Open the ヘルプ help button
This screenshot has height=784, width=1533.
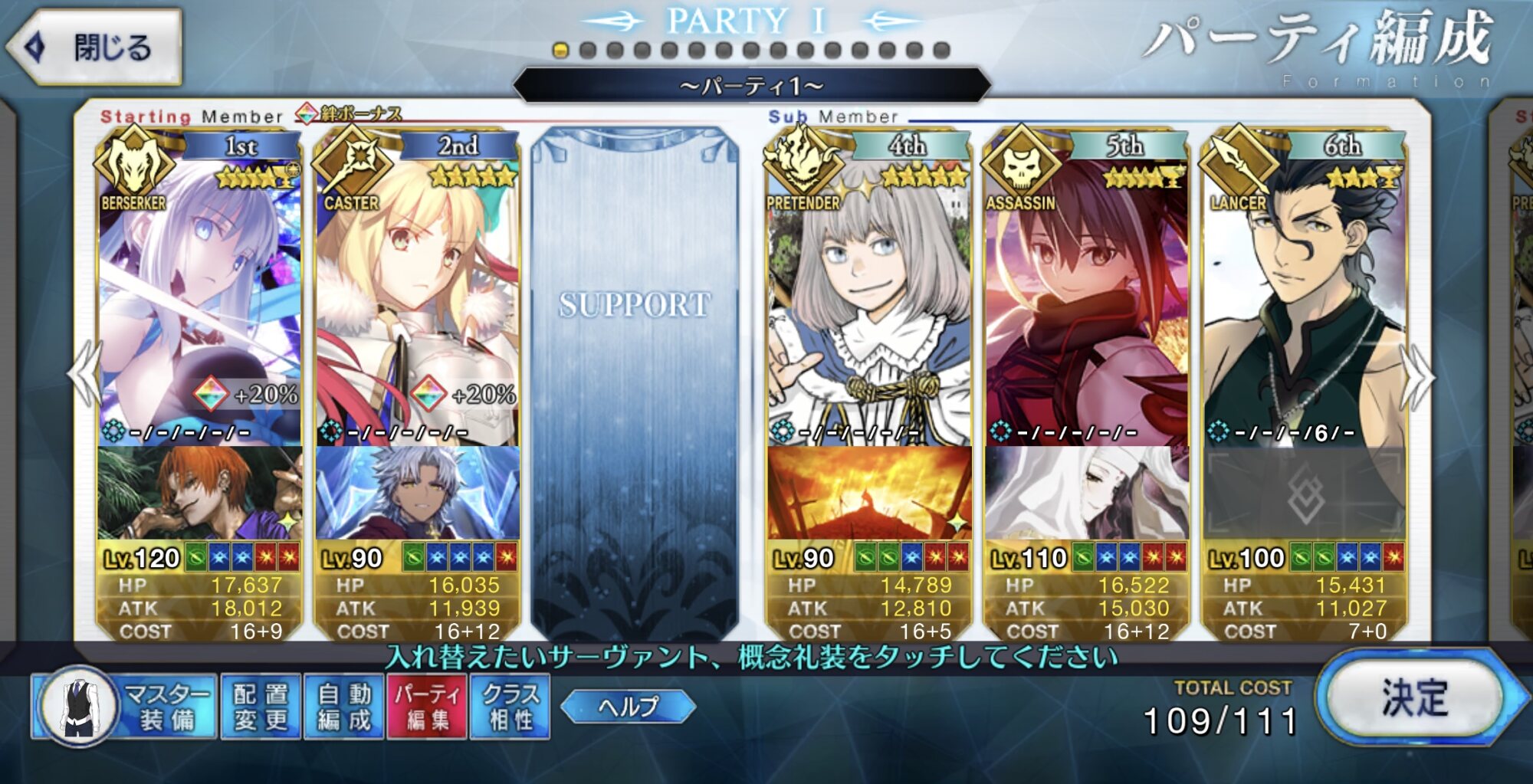(628, 706)
